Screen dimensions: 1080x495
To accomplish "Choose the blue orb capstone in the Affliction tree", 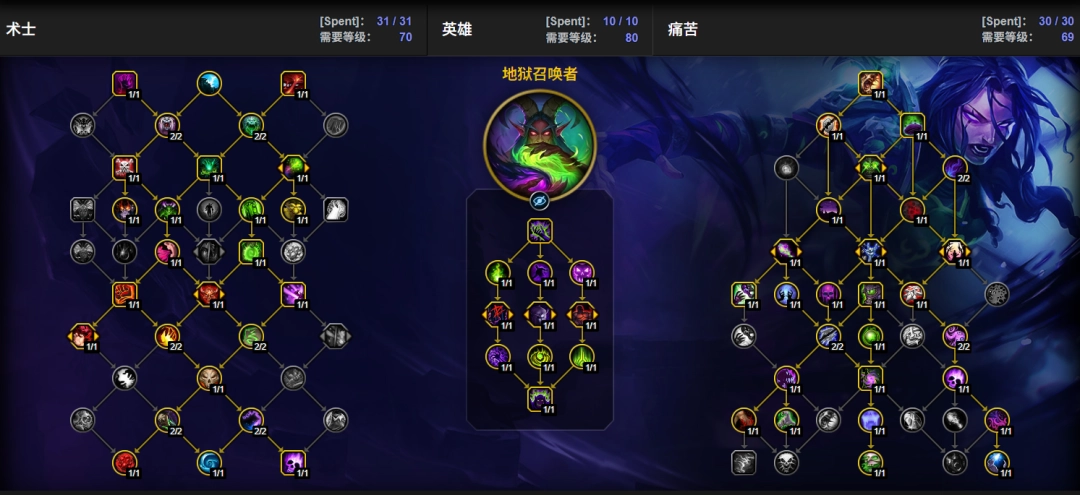I will tap(996, 462).
